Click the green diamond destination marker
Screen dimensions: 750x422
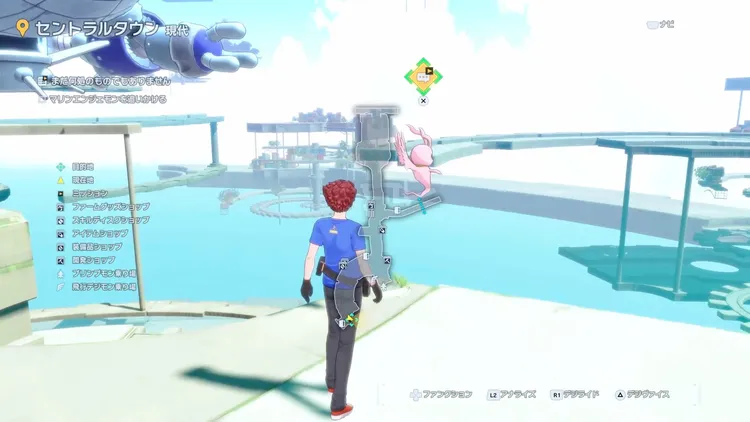point(423,74)
